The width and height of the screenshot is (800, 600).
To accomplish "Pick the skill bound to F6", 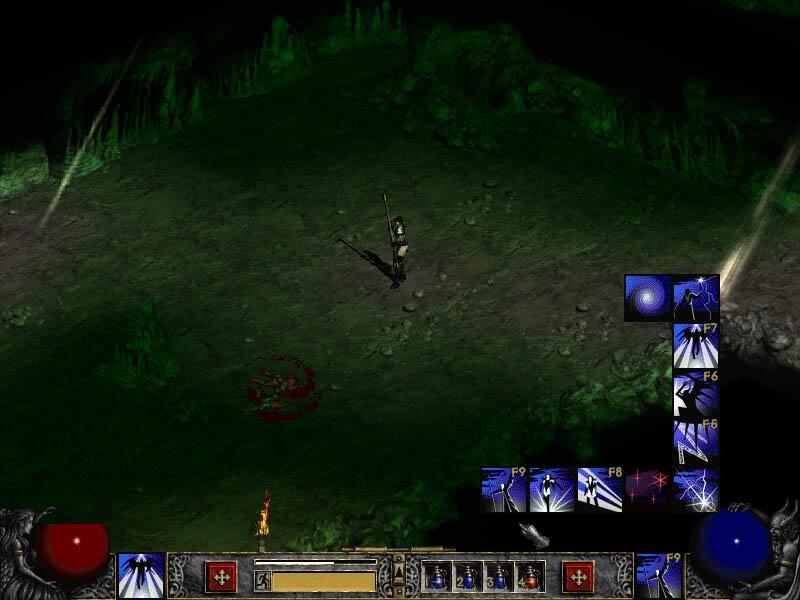I will [696, 394].
